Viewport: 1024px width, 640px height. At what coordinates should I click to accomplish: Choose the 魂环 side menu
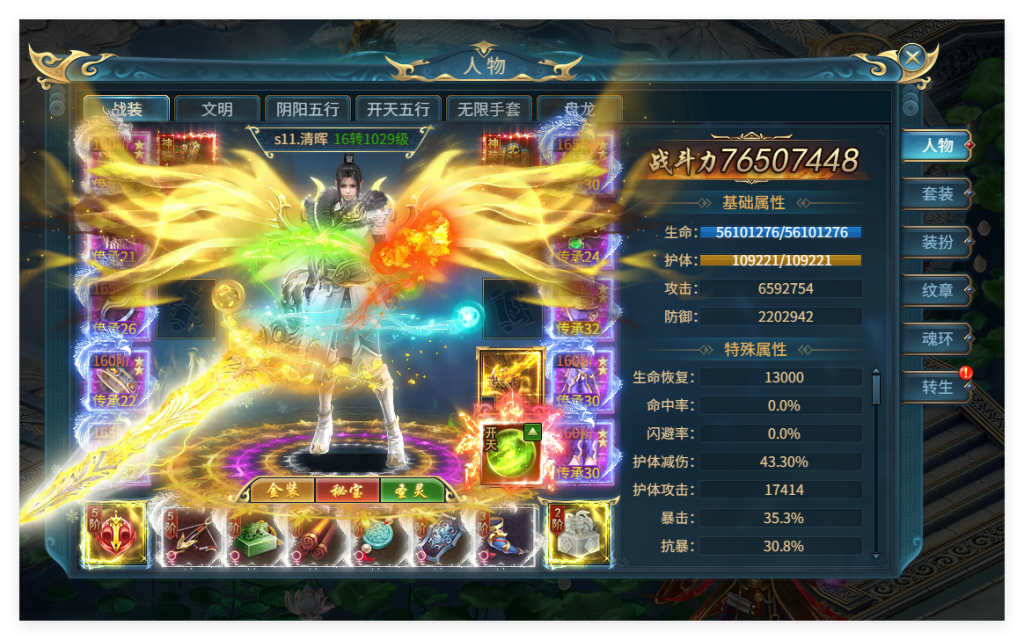coord(937,339)
